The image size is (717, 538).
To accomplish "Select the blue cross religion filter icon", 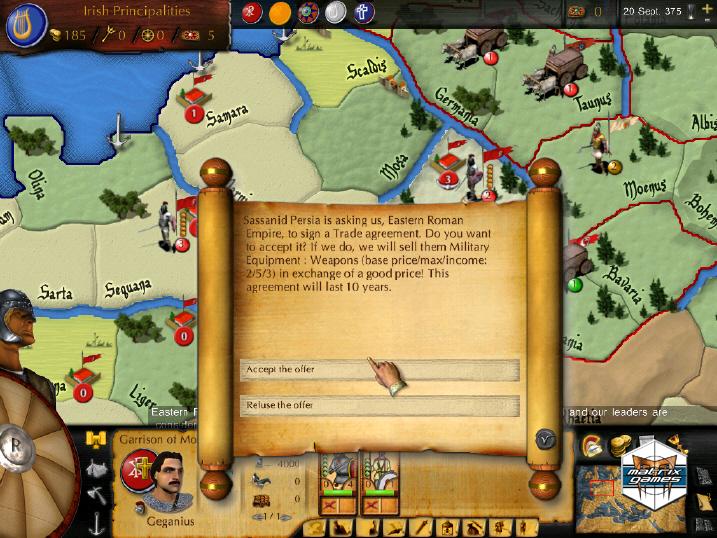I will pyautogui.click(x=363, y=12).
